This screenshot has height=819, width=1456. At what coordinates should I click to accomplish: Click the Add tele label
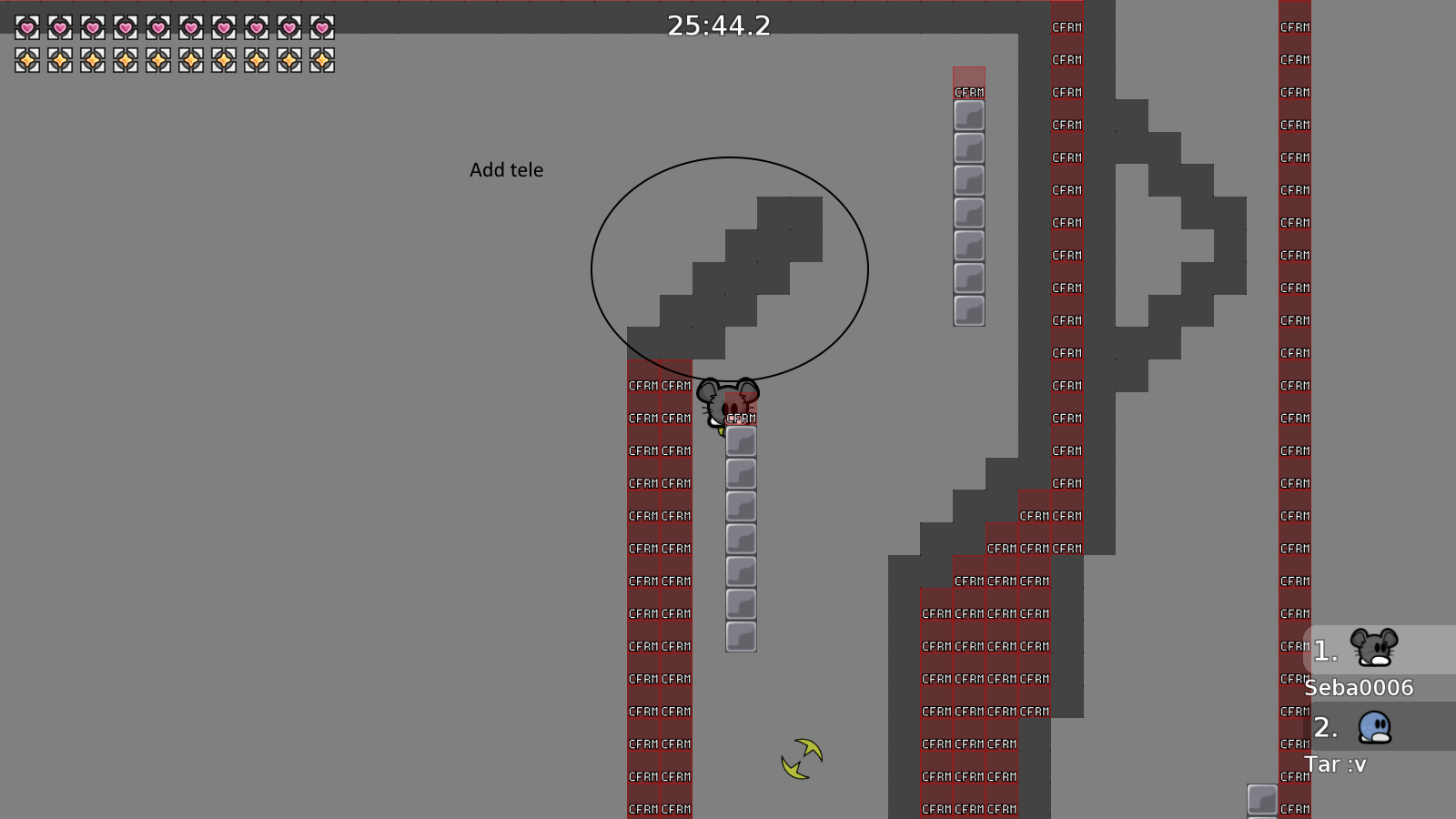[506, 169]
